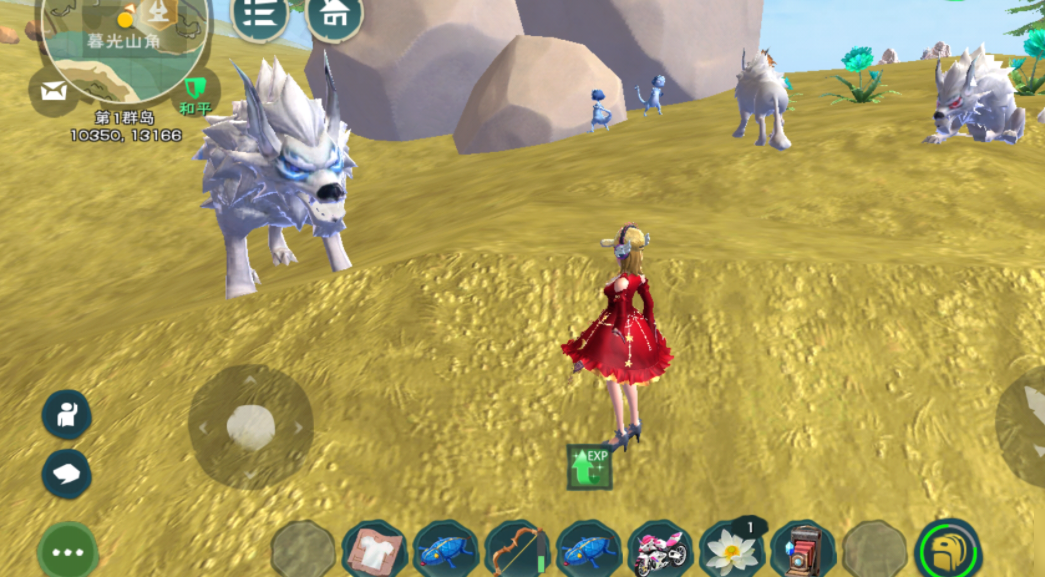Tap the house home button
The height and width of the screenshot is (577, 1045).
(334, 15)
